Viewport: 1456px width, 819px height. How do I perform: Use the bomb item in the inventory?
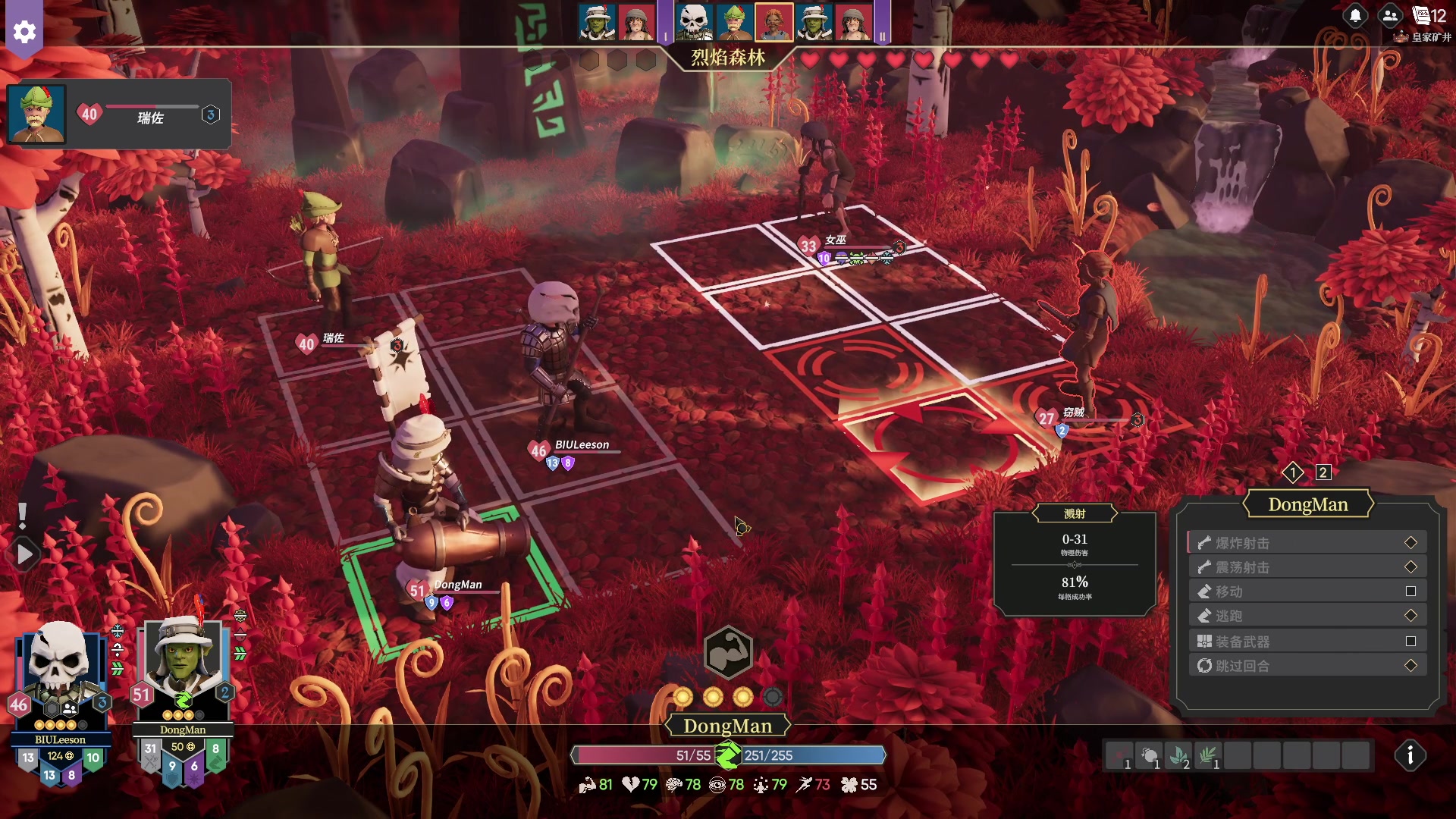pyautogui.click(x=1149, y=755)
